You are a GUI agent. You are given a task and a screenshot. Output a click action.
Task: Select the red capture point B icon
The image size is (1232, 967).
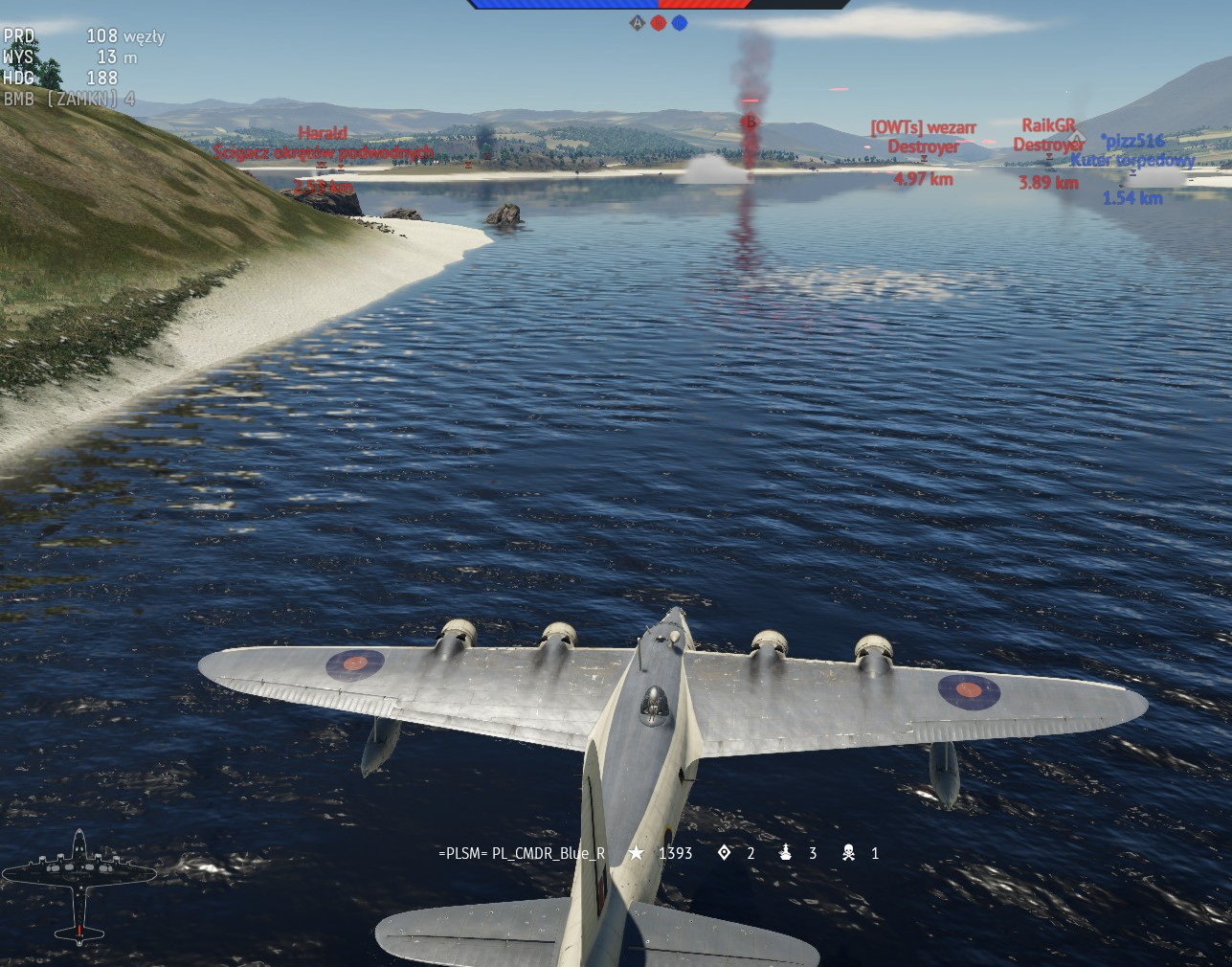659,23
